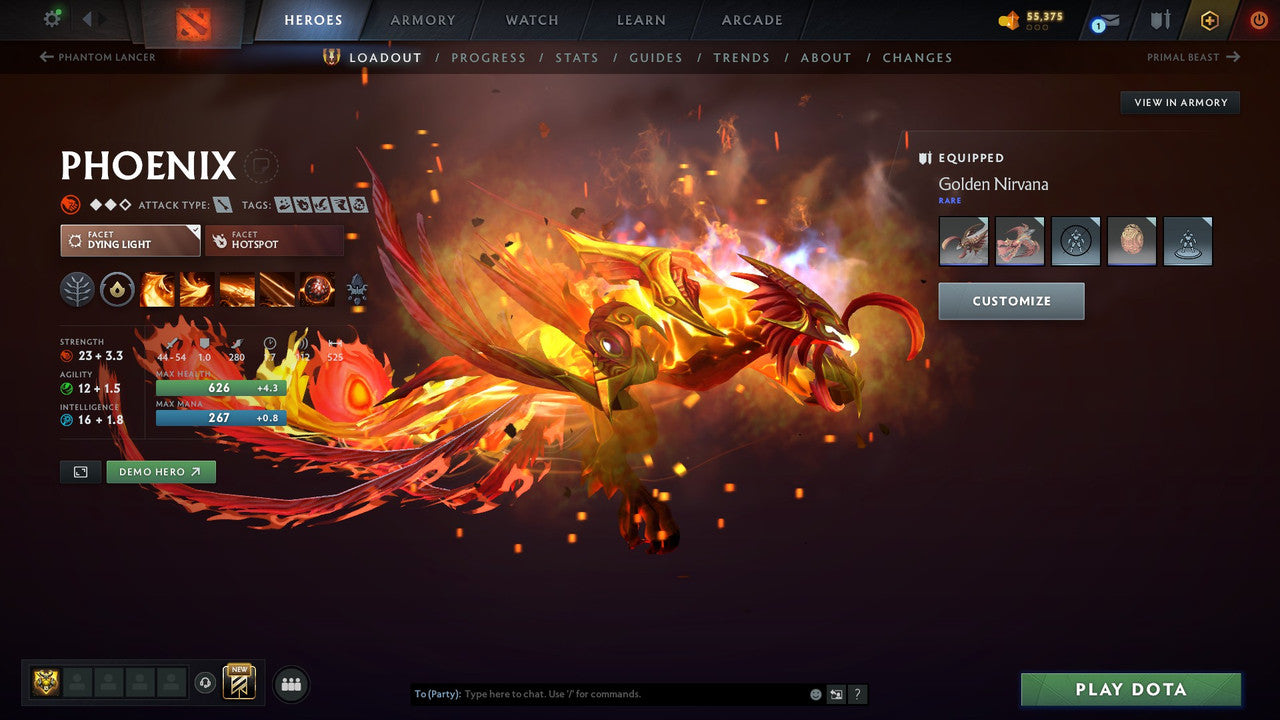Click the CUSTOMIZE button

(1011, 300)
